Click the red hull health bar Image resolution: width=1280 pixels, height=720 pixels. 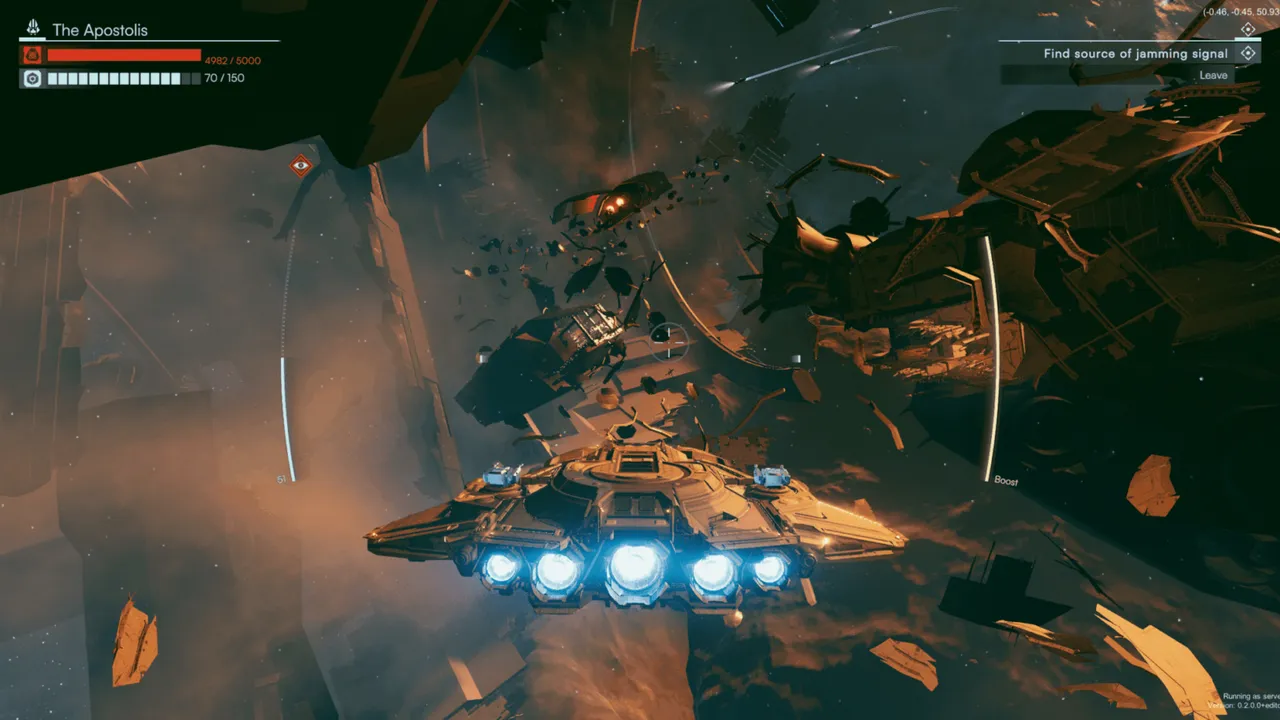pyautogui.click(x=125, y=57)
